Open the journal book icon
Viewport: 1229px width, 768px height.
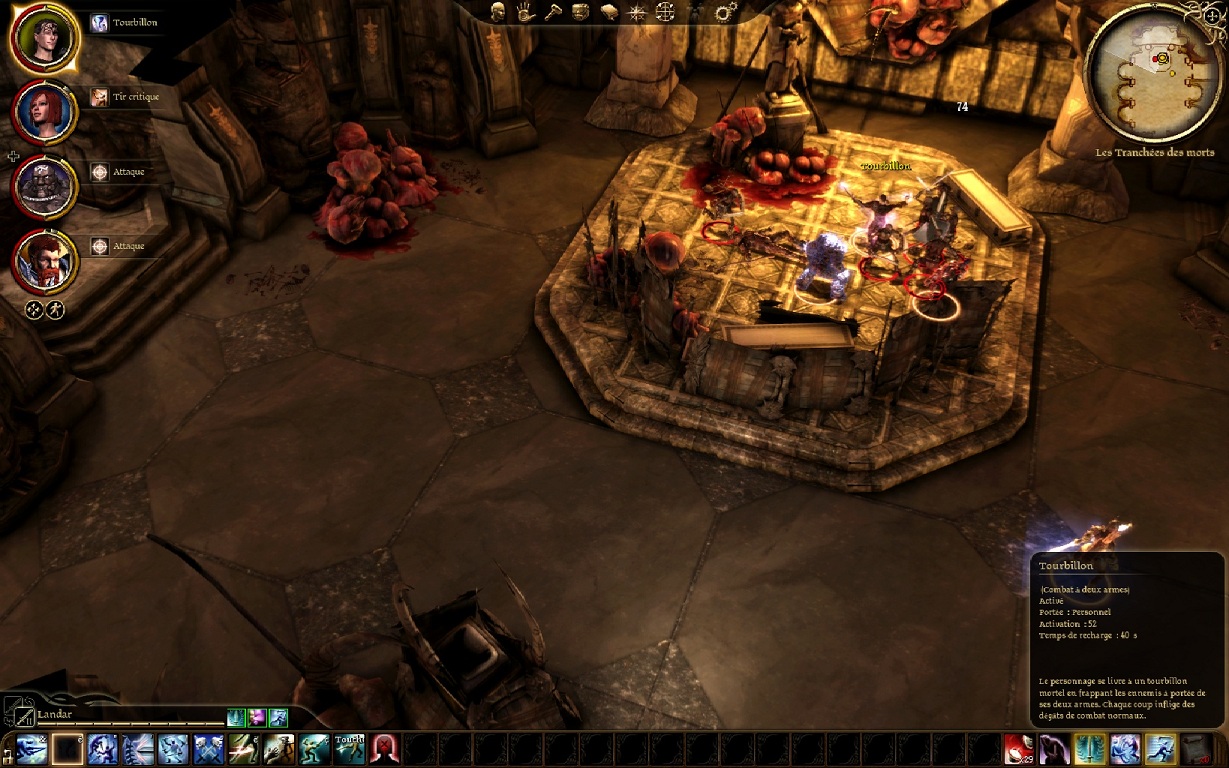pos(609,12)
